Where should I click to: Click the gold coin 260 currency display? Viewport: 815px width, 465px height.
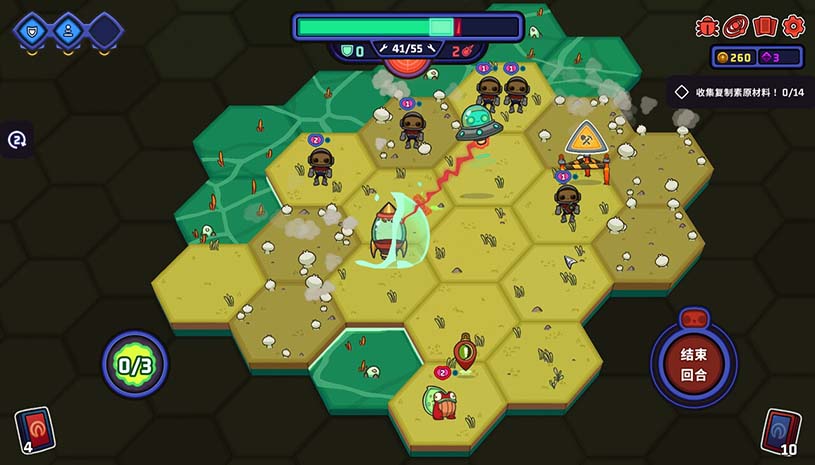click(x=732, y=57)
